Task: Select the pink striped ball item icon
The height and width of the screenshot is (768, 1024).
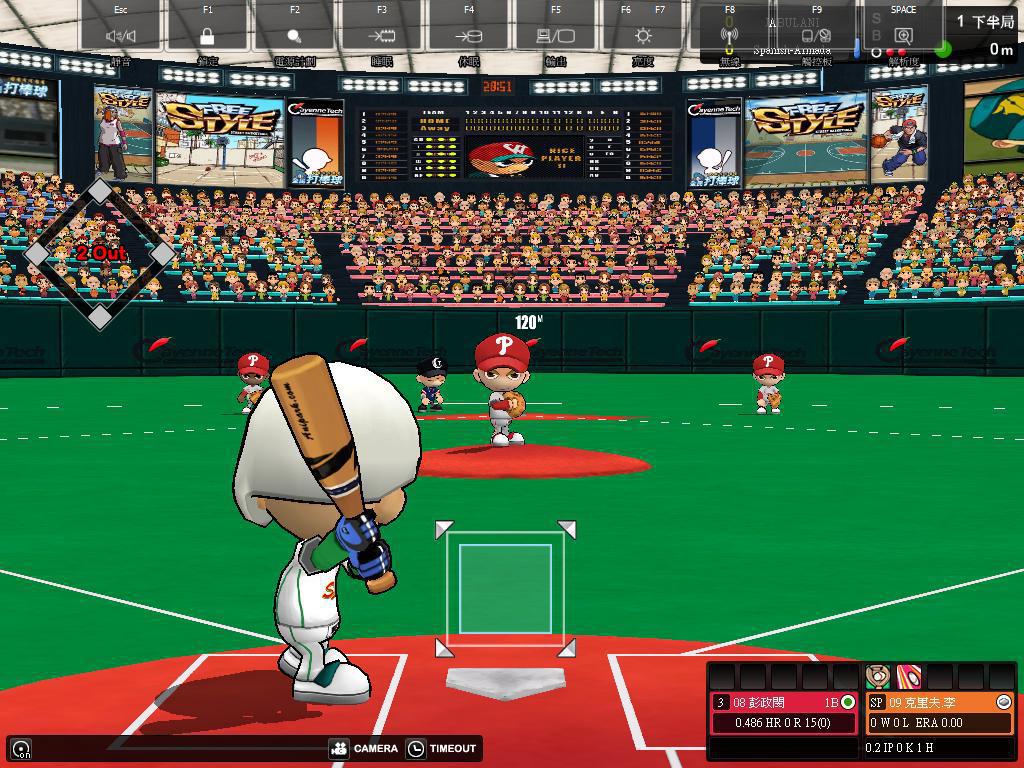Action: [x=908, y=676]
